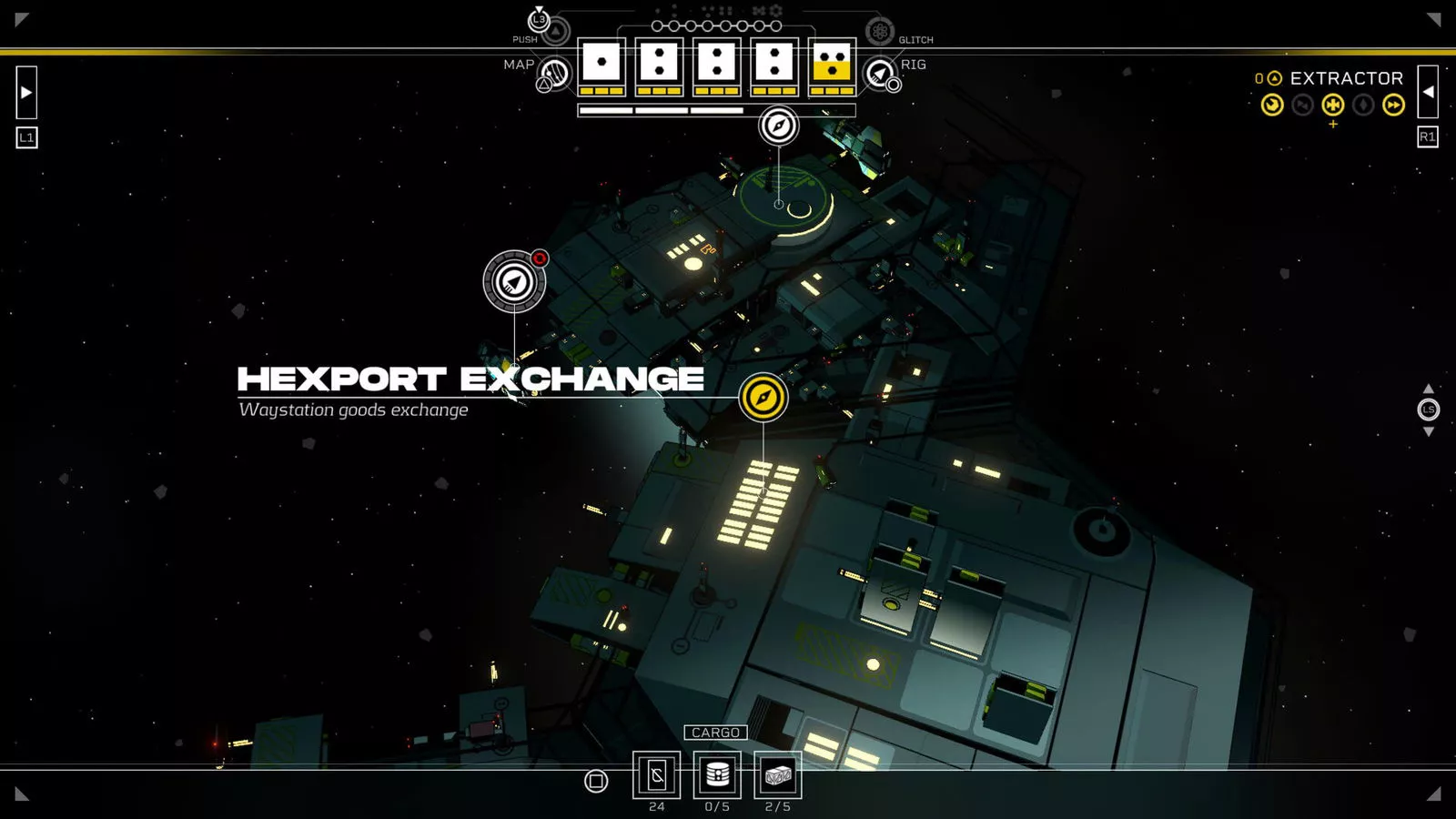Select the white compass marker above the station
1456x819 pixels.
click(x=778, y=126)
